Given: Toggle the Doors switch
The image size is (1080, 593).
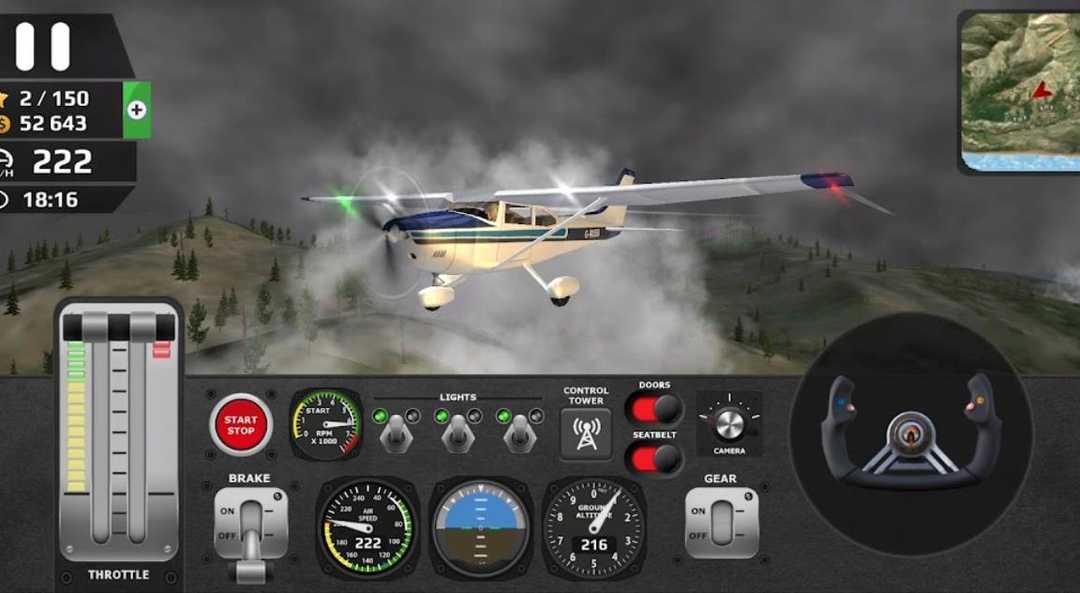Looking at the screenshot, I should [654, 409].
